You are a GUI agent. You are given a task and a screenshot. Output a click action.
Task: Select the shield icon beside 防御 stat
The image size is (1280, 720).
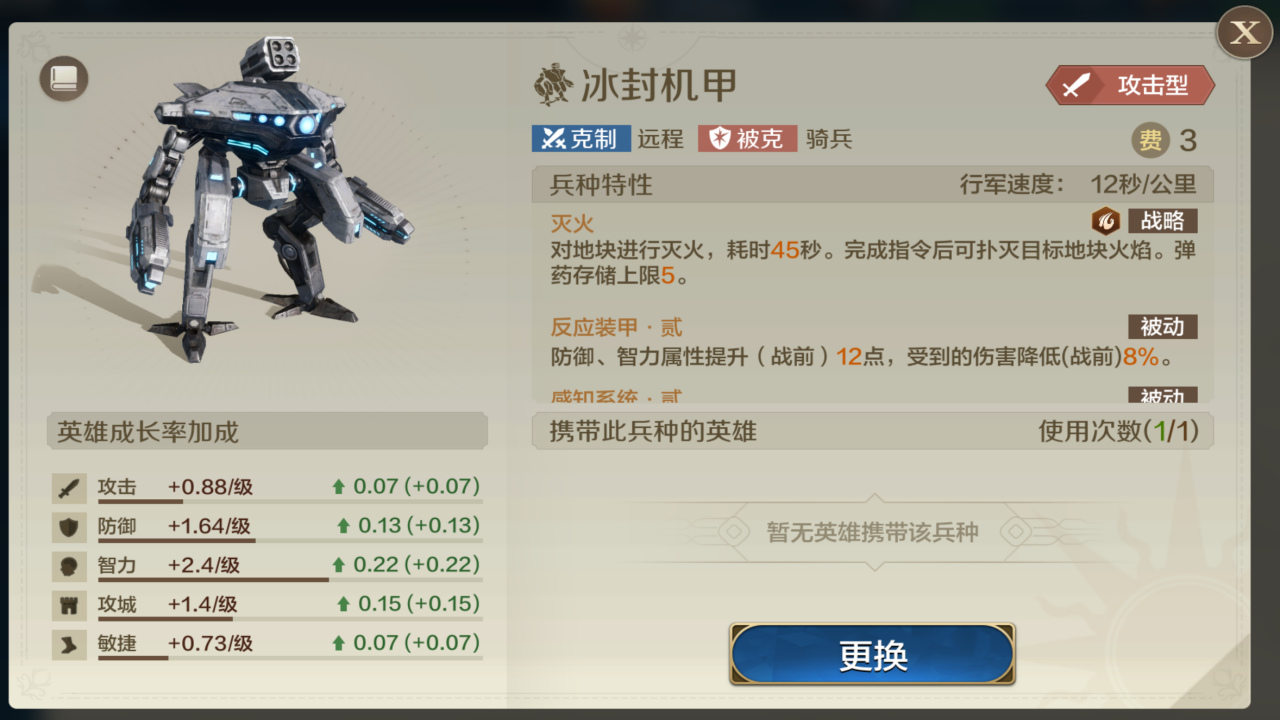[x=68, y=527]
